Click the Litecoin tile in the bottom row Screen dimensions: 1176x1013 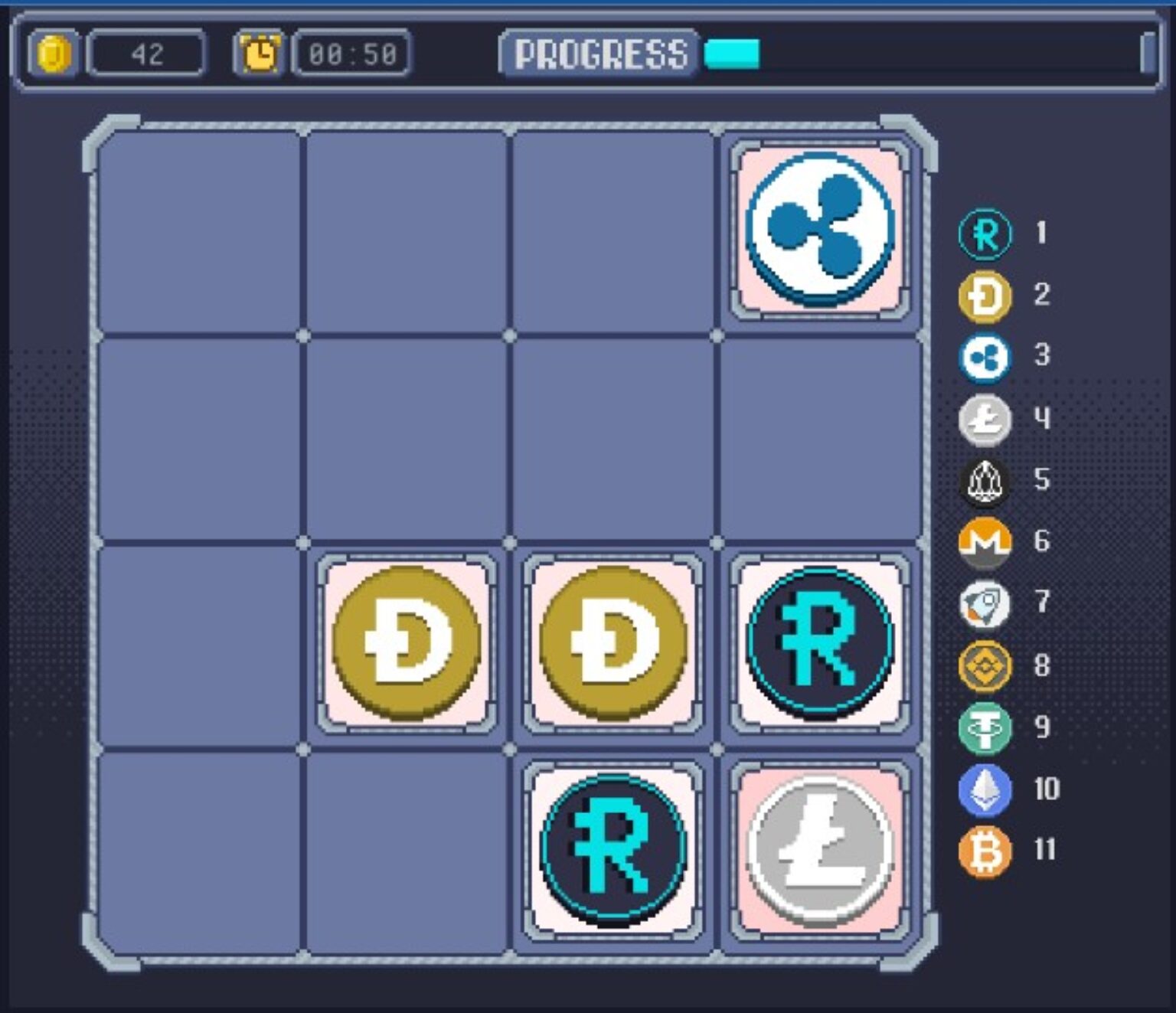(818, 848)
